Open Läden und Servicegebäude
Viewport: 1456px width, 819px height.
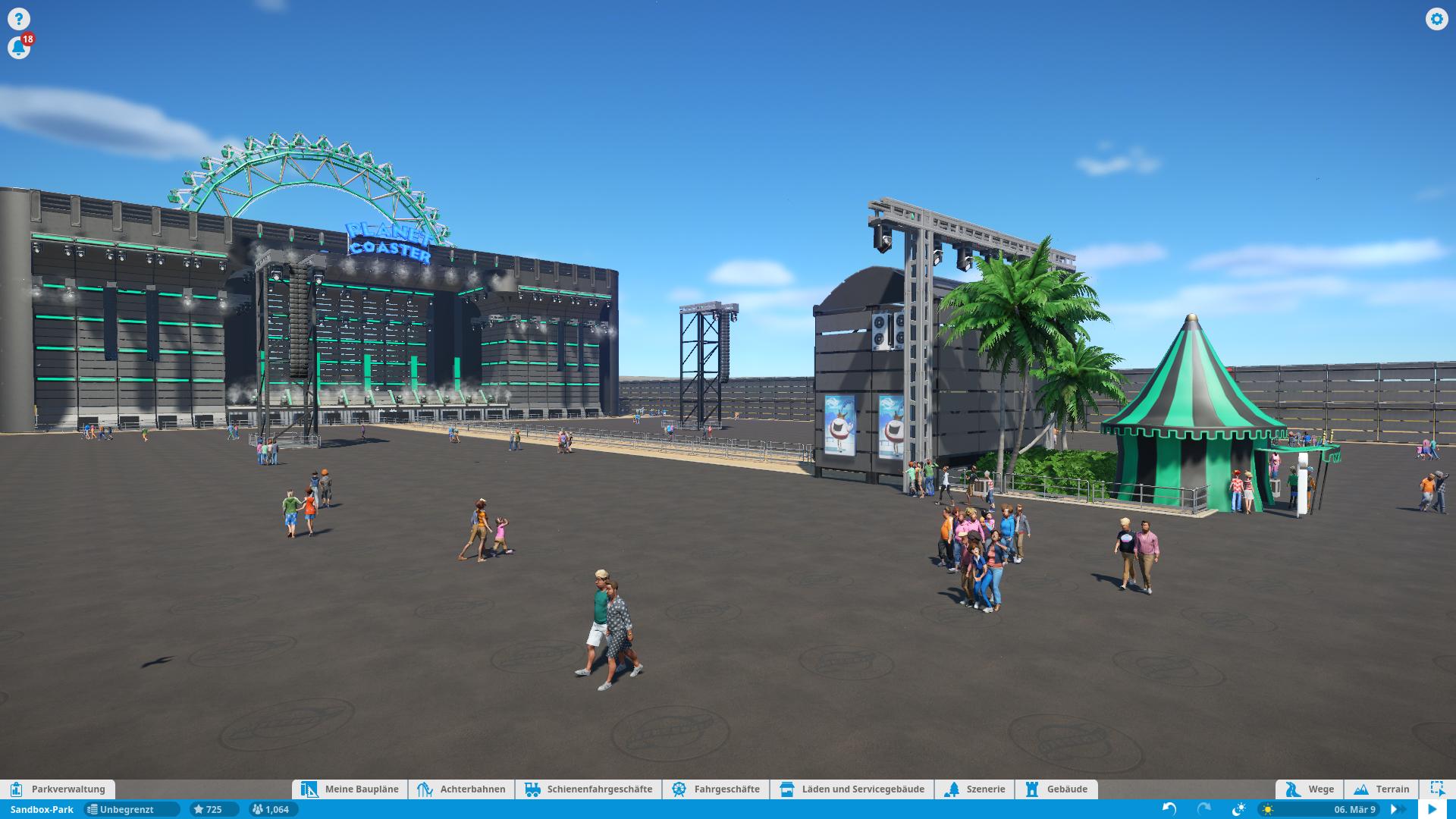point(852,789)
